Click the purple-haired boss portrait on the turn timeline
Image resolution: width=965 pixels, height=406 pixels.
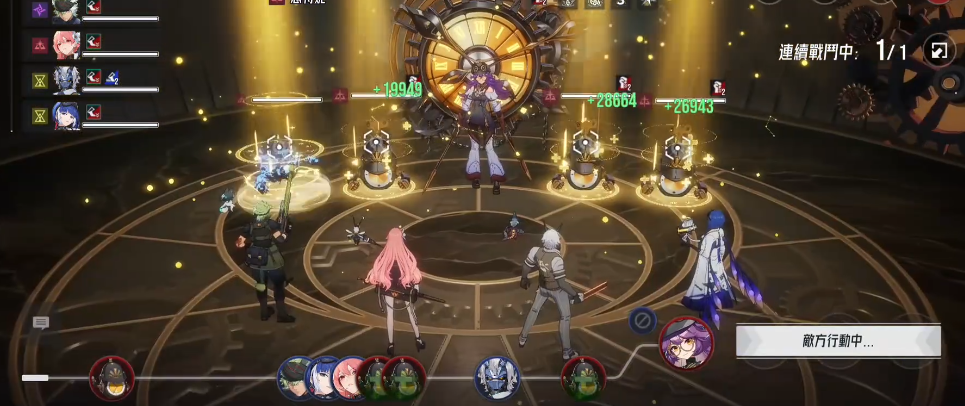pos(686,343)
